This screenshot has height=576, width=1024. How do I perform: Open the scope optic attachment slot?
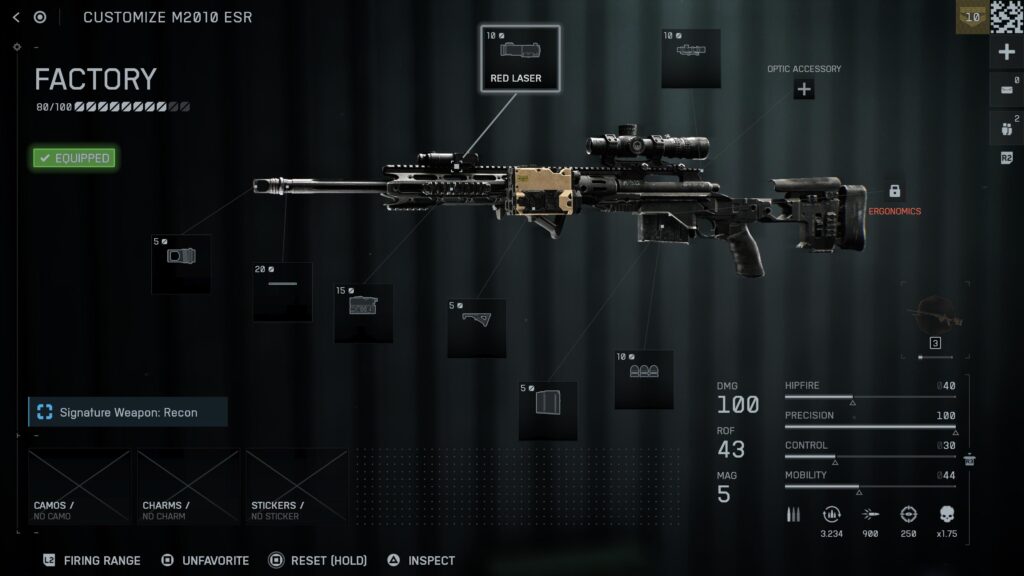click(x=690, y=57)
